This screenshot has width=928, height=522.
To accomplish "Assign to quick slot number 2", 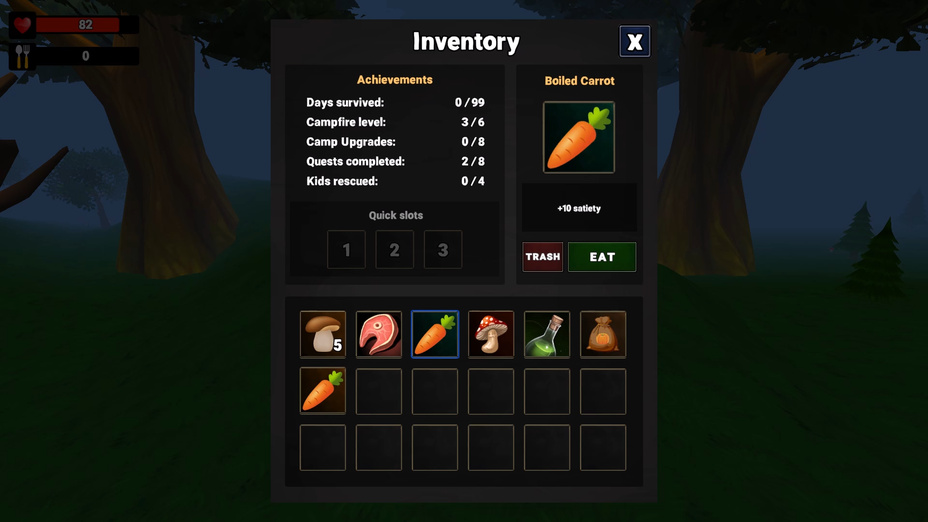I will 394,250.
